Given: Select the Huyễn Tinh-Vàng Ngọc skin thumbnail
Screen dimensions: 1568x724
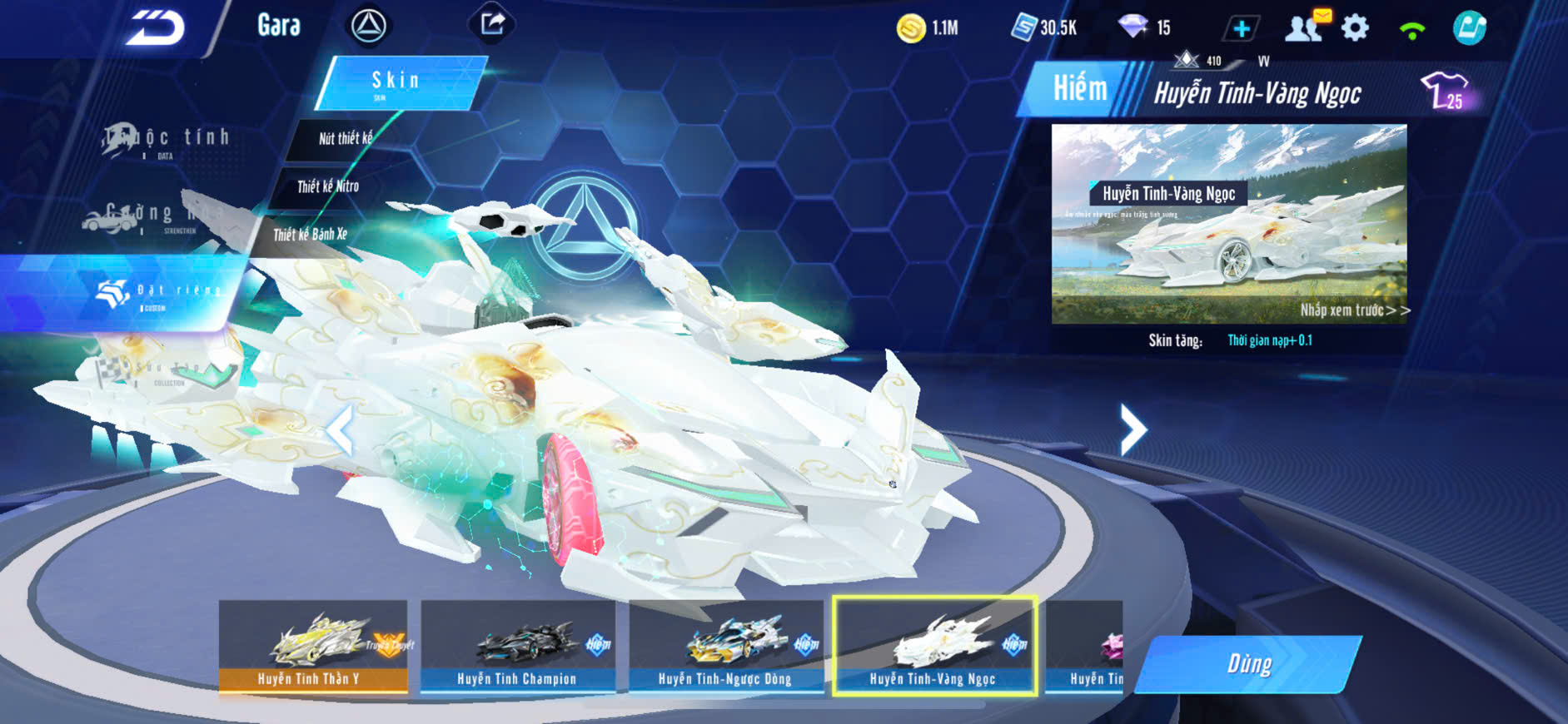Looking at the screenshot, I should (934, 647).
